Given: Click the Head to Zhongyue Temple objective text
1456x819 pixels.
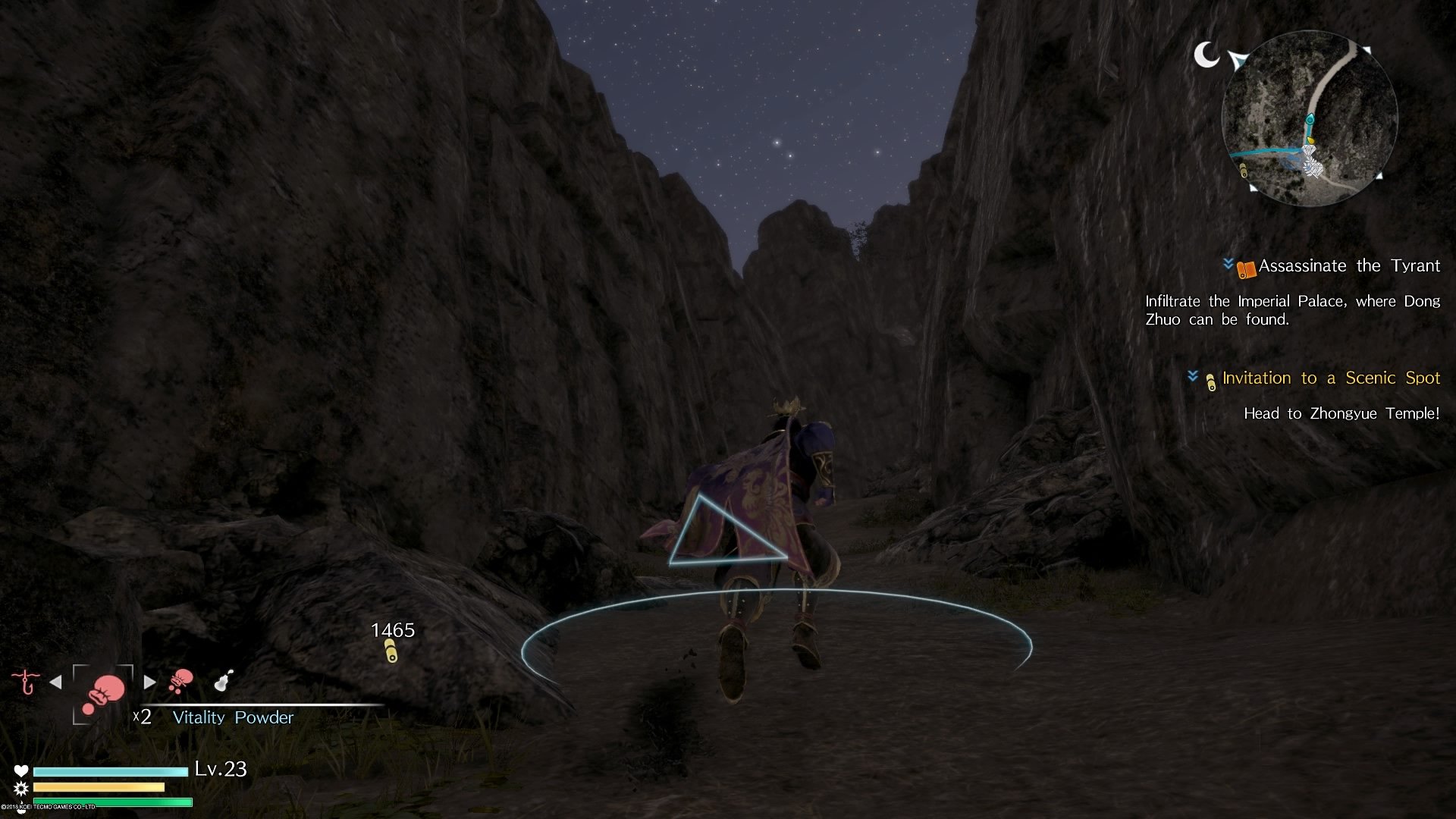Looking at the screenshot, I should [x=1341, y=413].
